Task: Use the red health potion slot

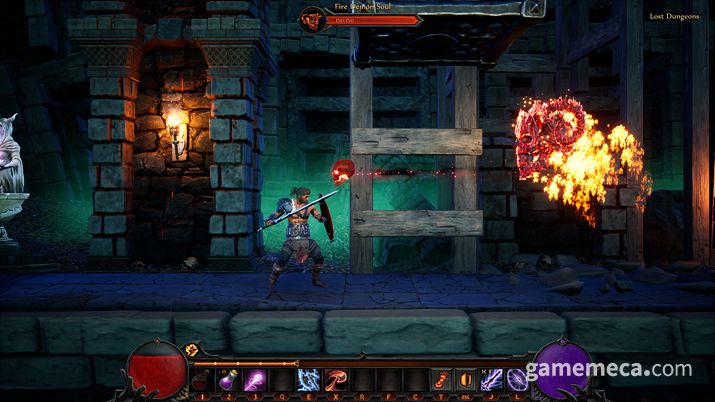Action: tap(201, 380)
